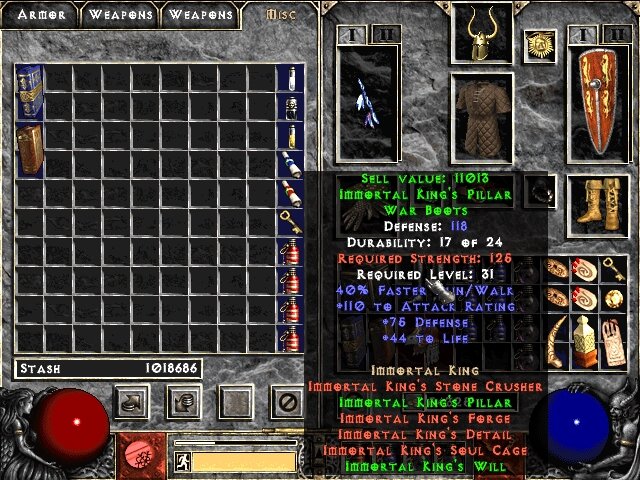Switch to the Armor tab
Viewport: 640px width, 480px height.
[39, 15]
